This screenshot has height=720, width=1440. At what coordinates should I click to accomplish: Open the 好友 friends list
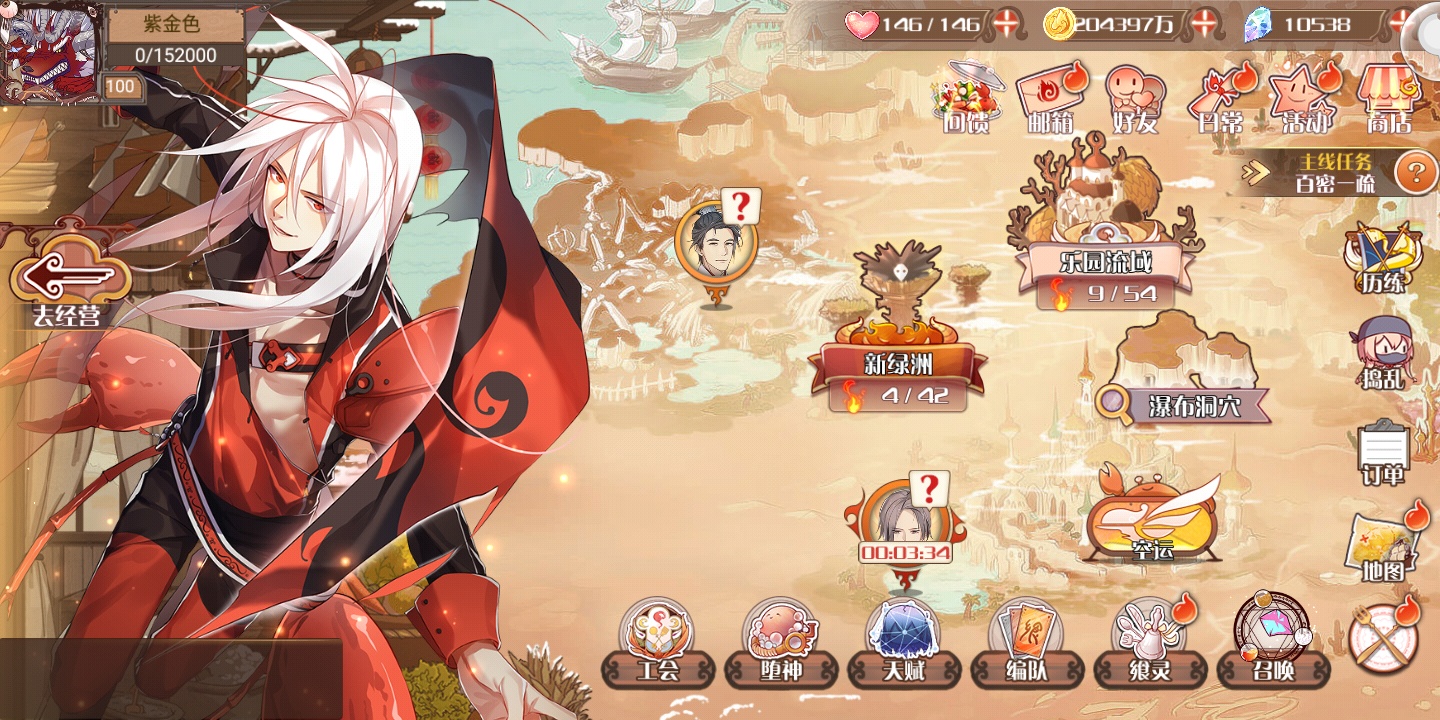(x=1135, y=98)
